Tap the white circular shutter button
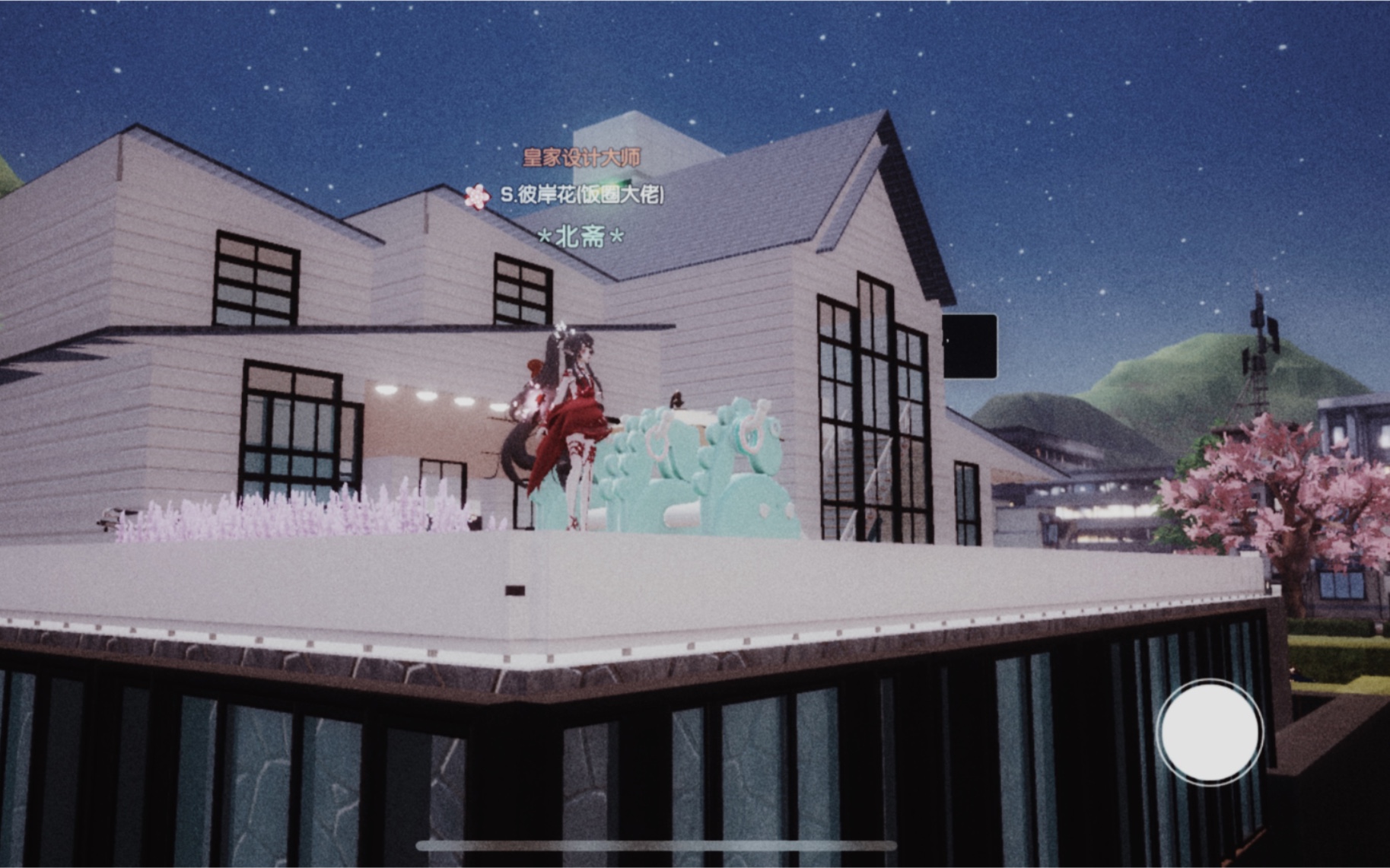Viewport: 1390px width, 868px height. 1210,730
